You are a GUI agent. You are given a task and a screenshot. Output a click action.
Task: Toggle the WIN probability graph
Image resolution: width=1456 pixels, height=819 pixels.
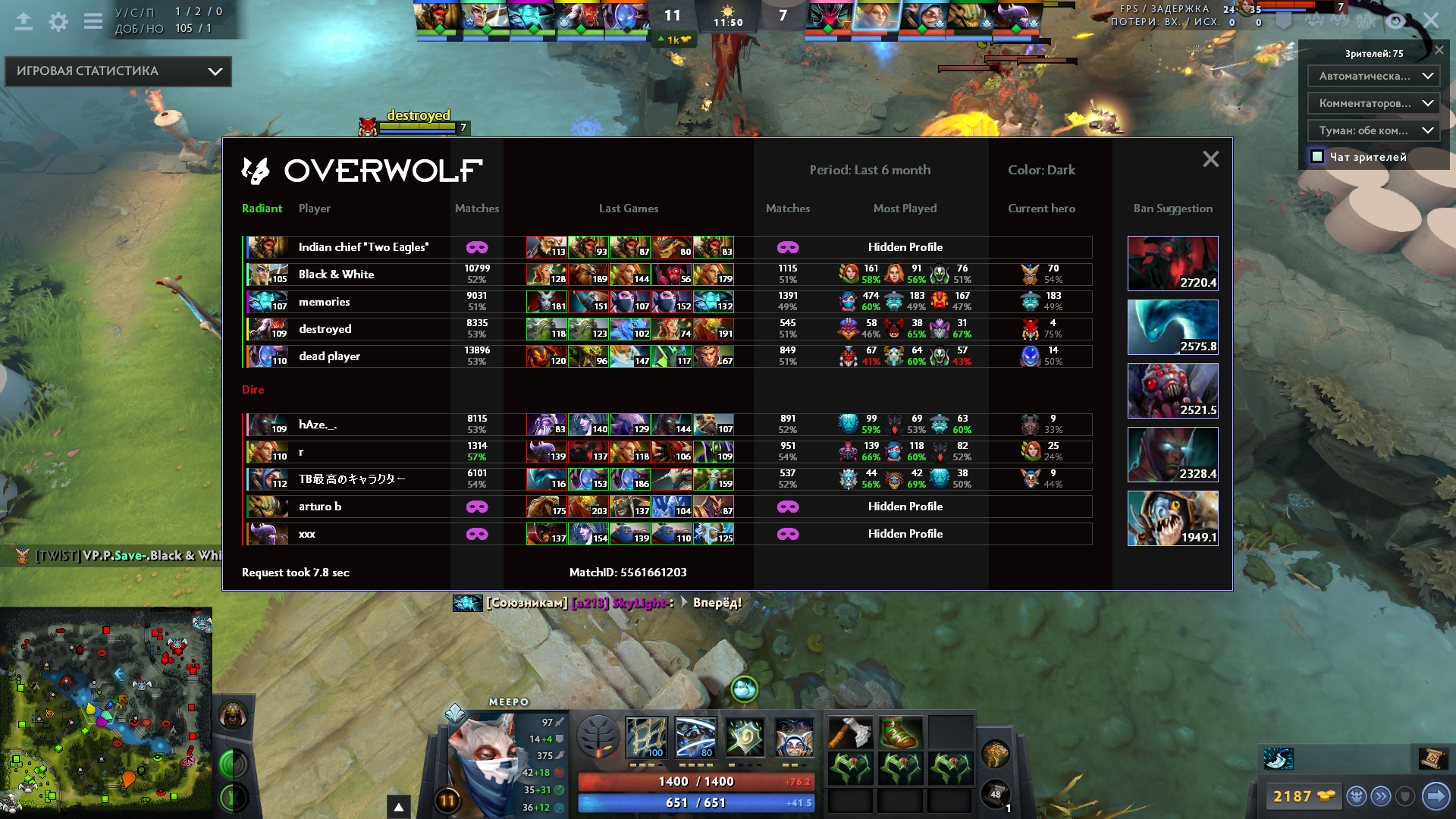point(1364,21)
